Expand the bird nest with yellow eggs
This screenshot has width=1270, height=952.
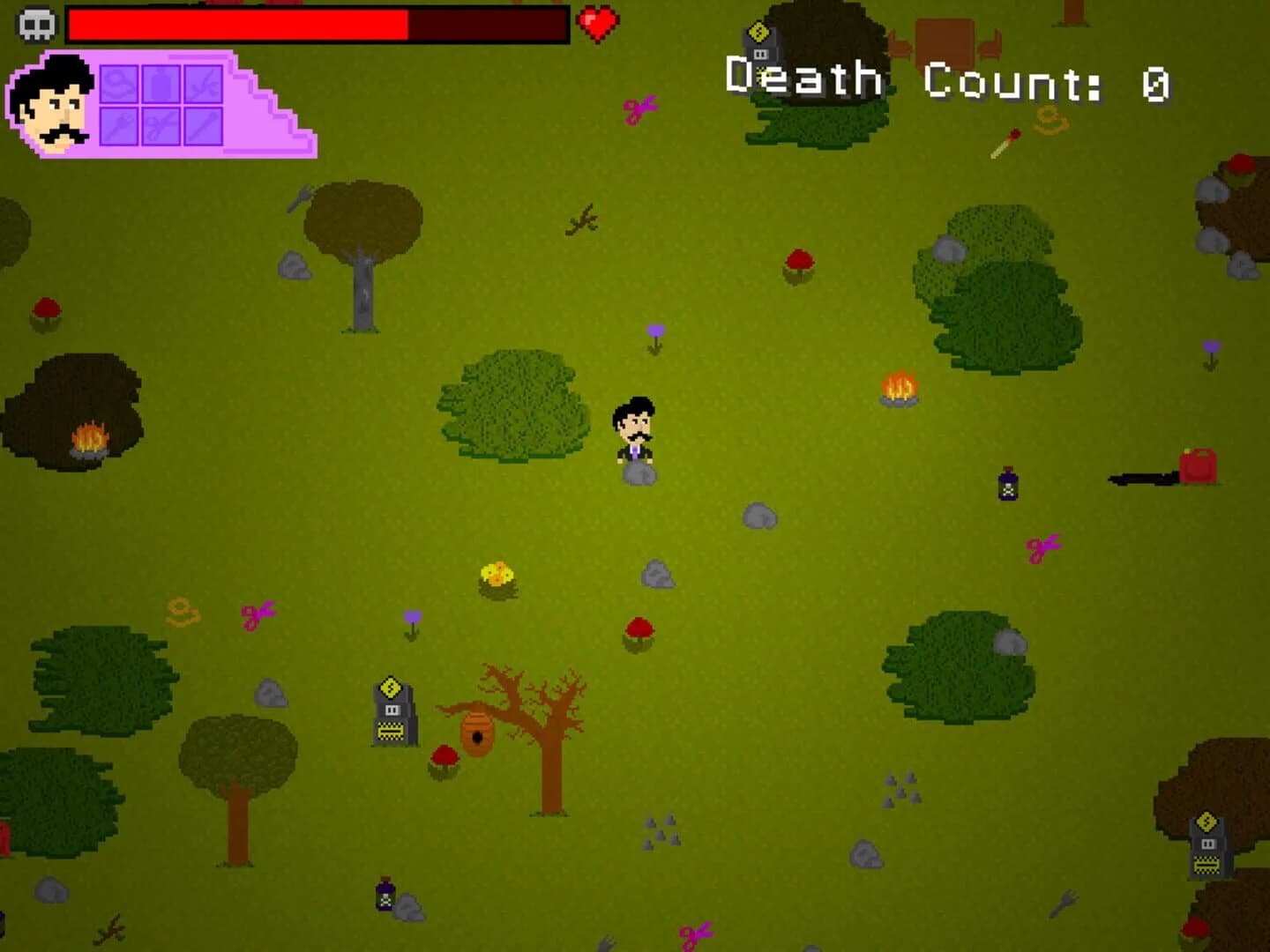click(497, 577)
